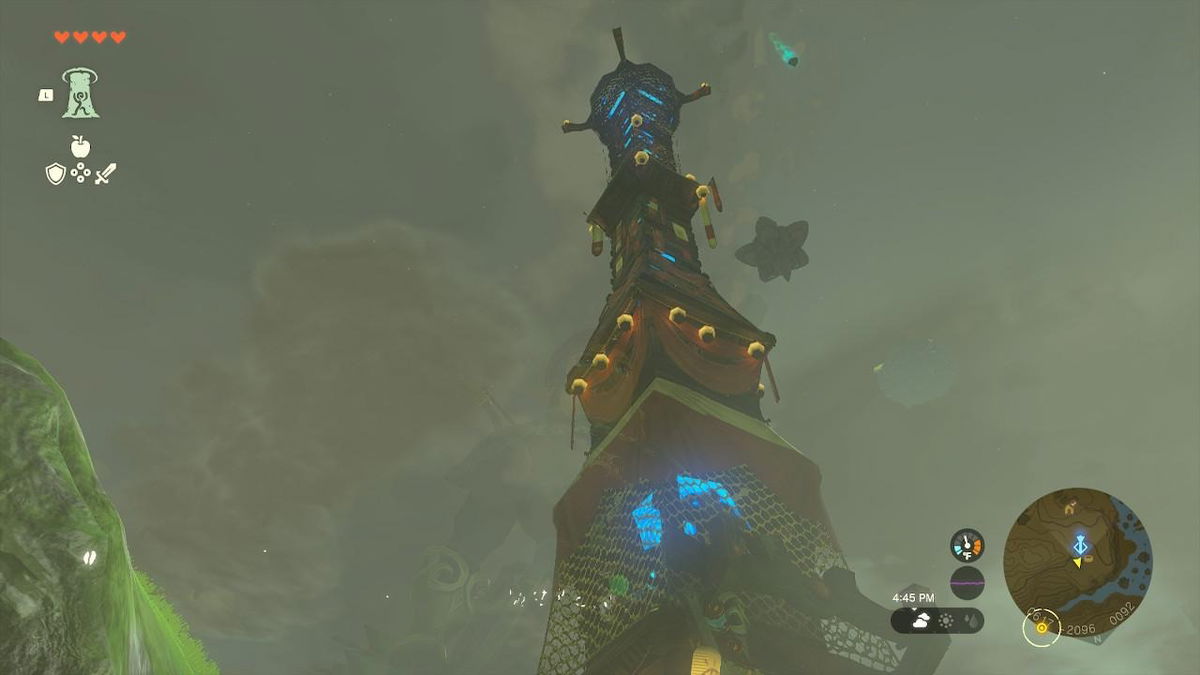This screenshot has height=675, width=1200.
Task: Open the shield quick-select icon
Action: tap(56, 174)
